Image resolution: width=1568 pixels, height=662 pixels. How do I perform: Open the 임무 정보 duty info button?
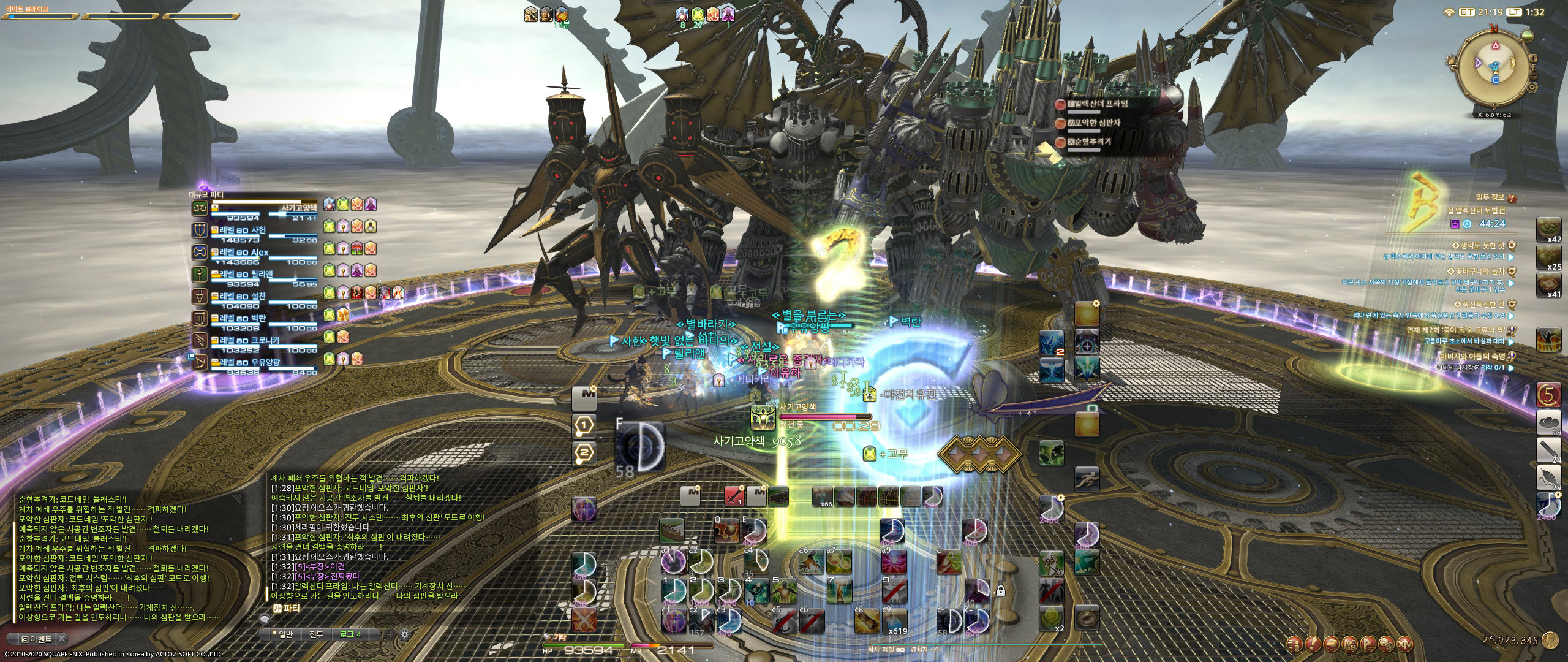[1512, 198]
